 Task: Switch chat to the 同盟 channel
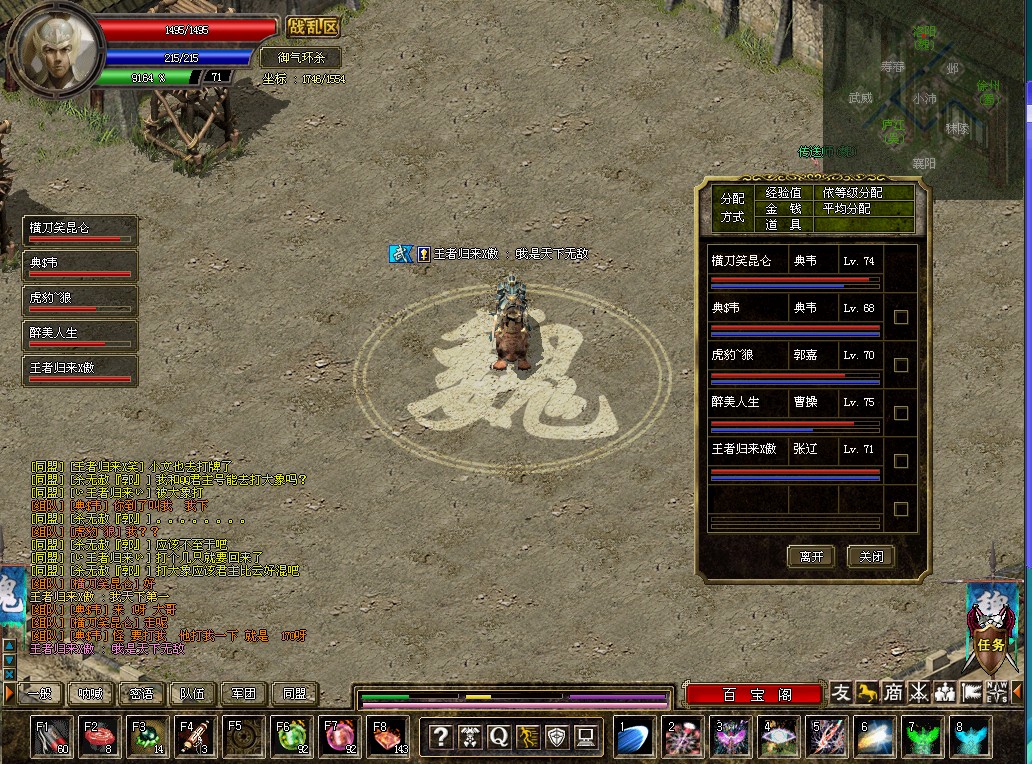(294, 693)
